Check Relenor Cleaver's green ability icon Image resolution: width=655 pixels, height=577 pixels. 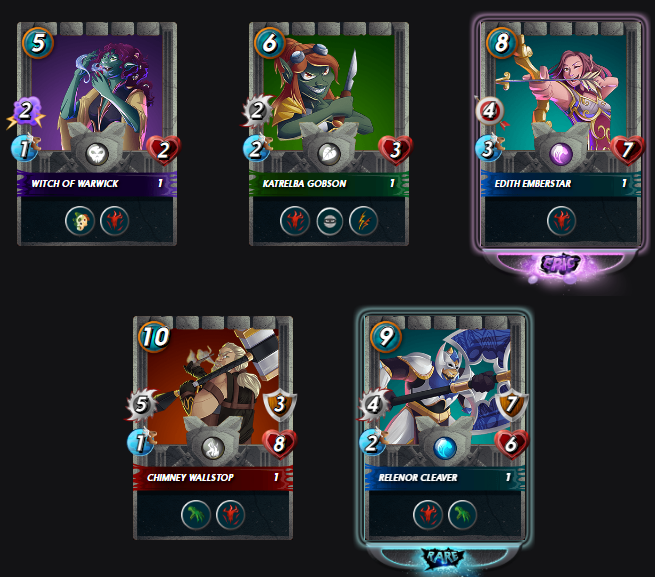462,516
